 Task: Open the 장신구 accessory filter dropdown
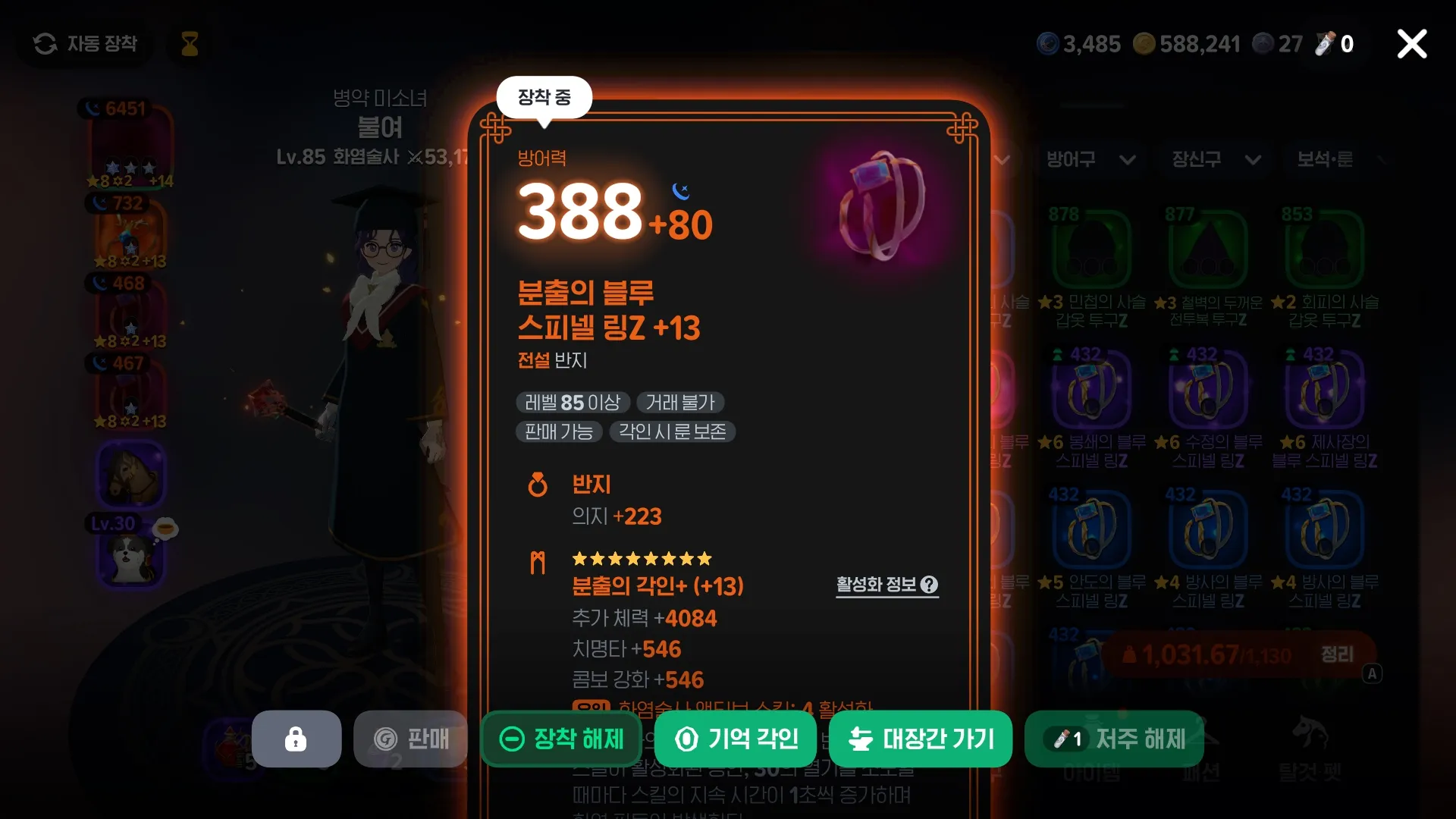click(1213, 160)
